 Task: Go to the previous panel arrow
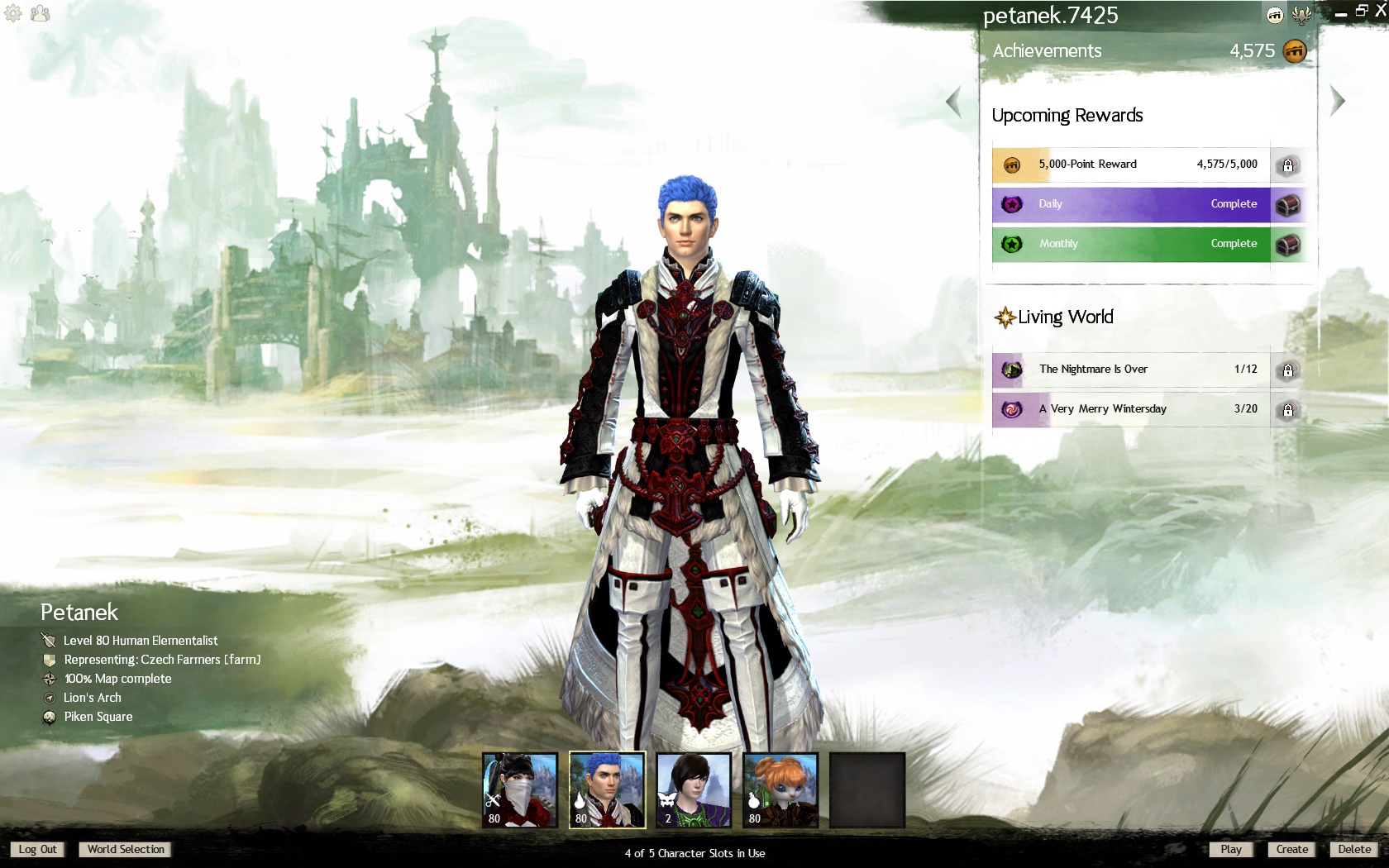point(954,102)
